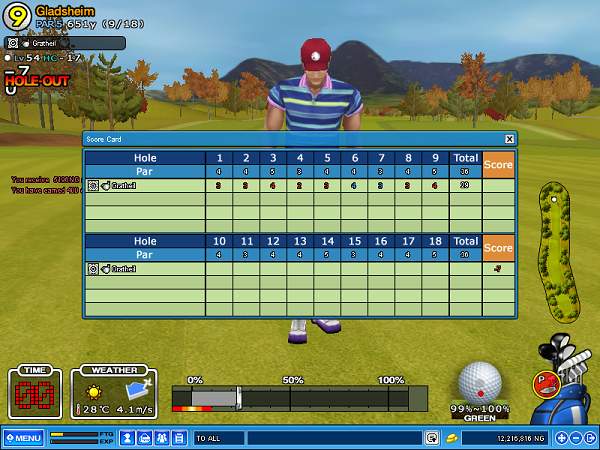Viewport: 600px width, 450px height.
Task: Select the TO ALL chat channel
Action: pos(218,438)
